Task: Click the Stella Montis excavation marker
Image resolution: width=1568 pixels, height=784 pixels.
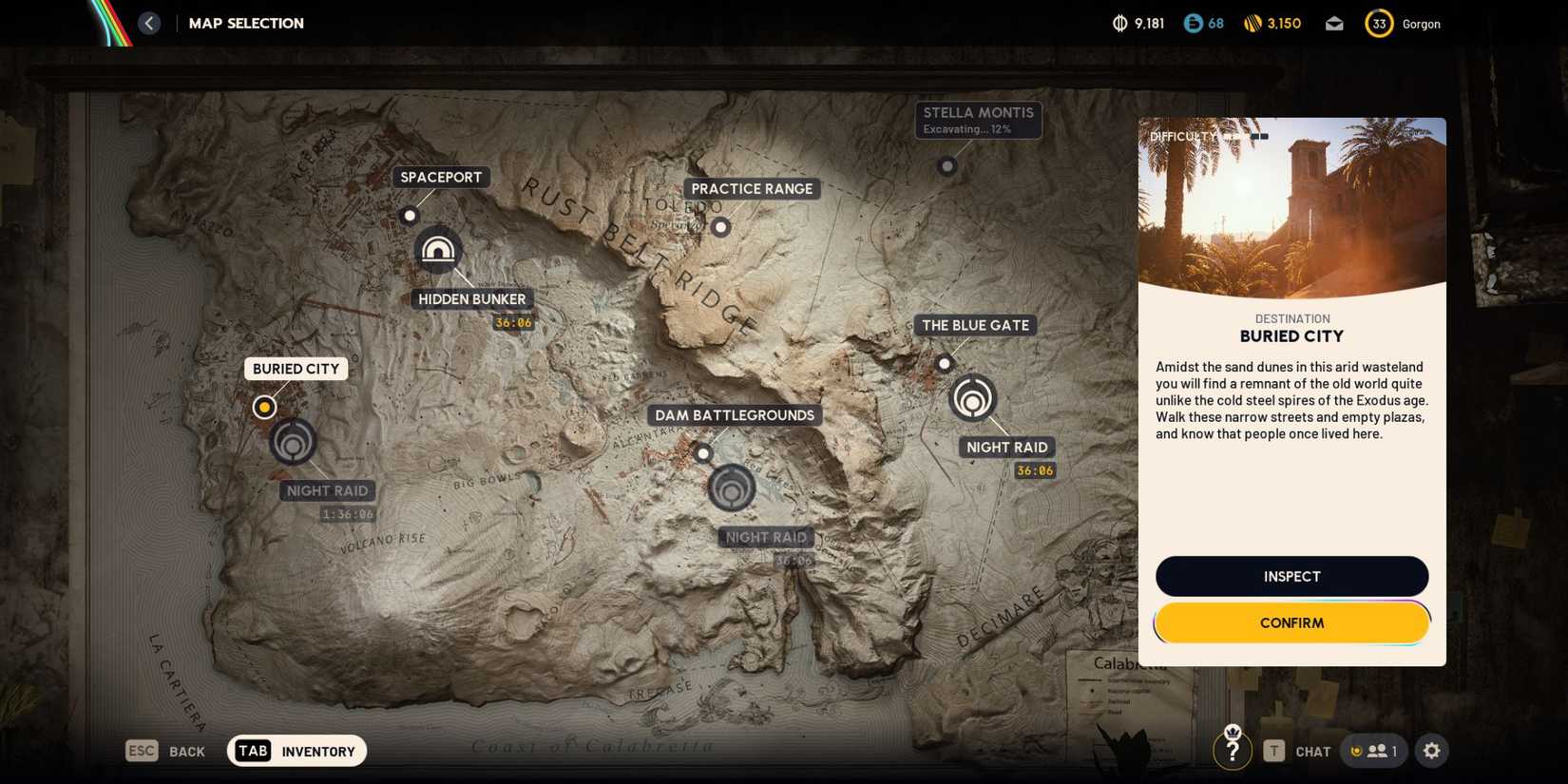Action: (x=947, y=166)
